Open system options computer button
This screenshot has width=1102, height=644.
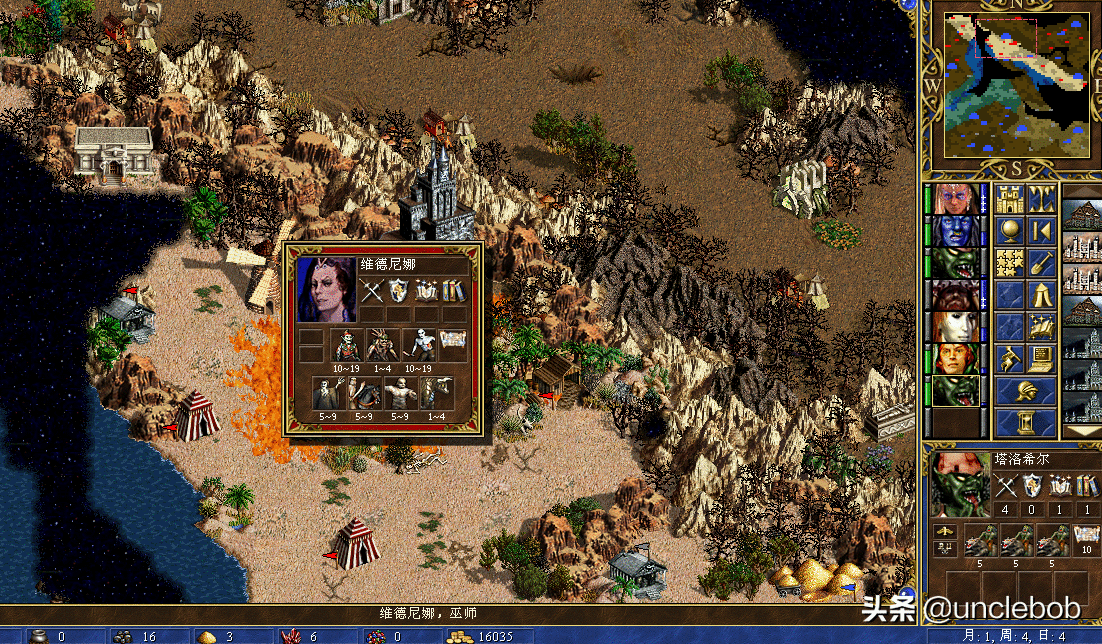coord(1041,358)
